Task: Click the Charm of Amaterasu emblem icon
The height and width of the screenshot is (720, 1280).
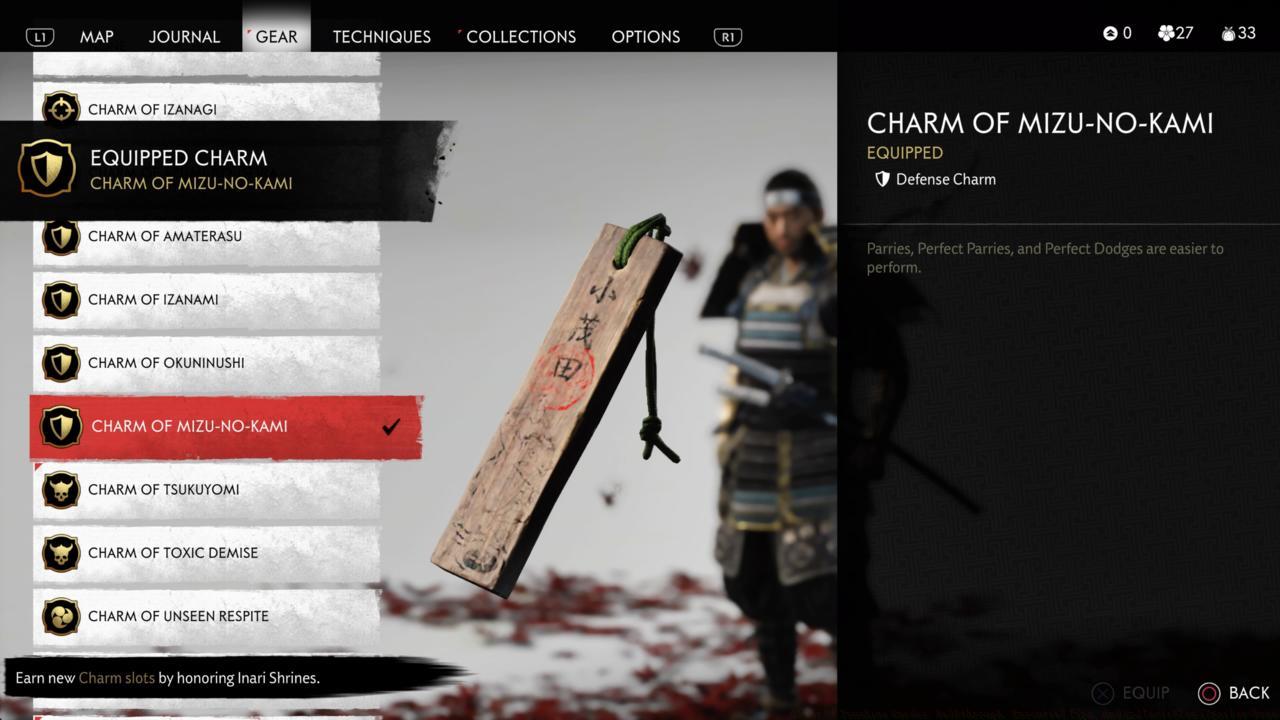Action: [x=61, y=236]
